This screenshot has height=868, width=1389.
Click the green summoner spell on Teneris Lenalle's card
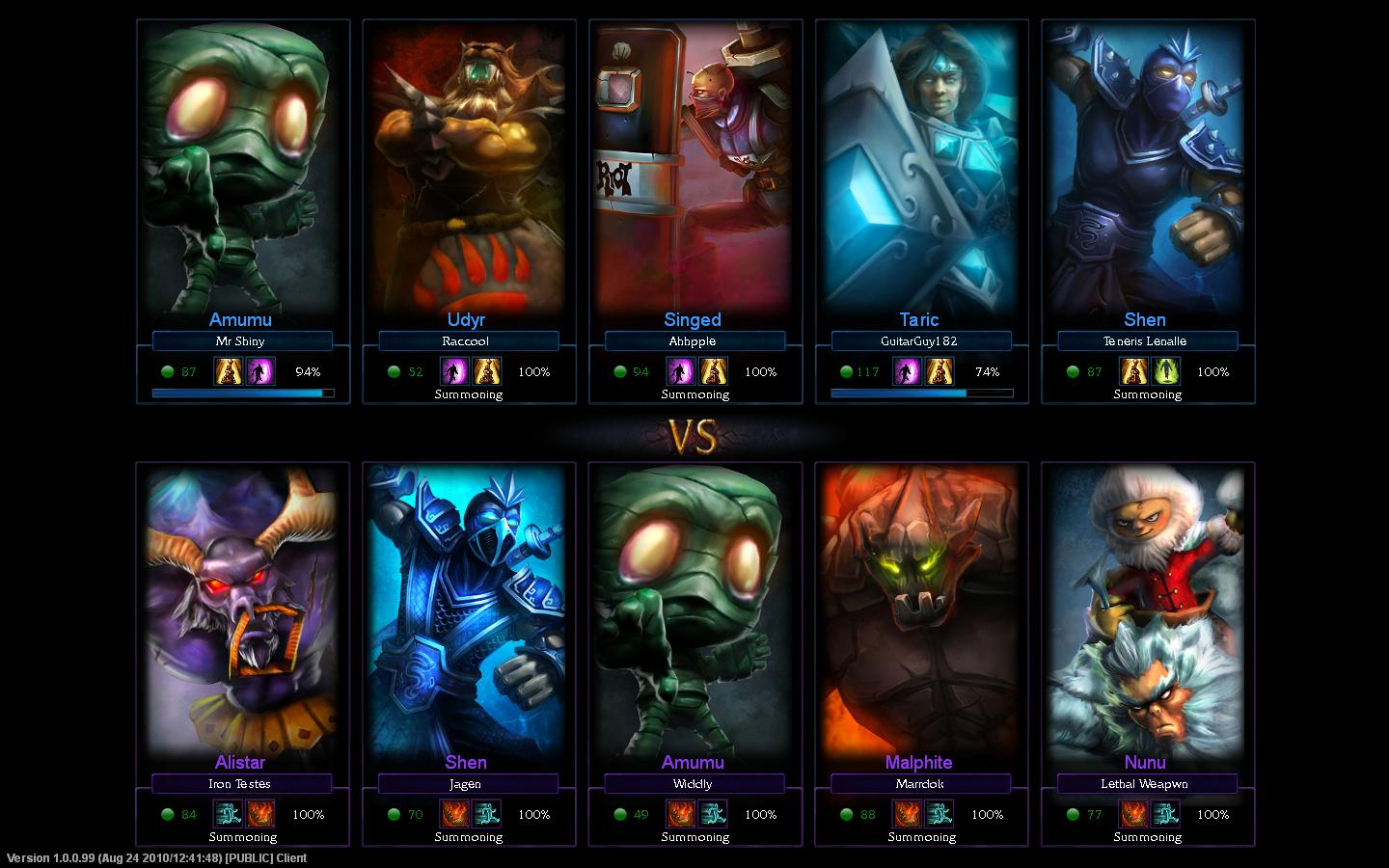1166,371
